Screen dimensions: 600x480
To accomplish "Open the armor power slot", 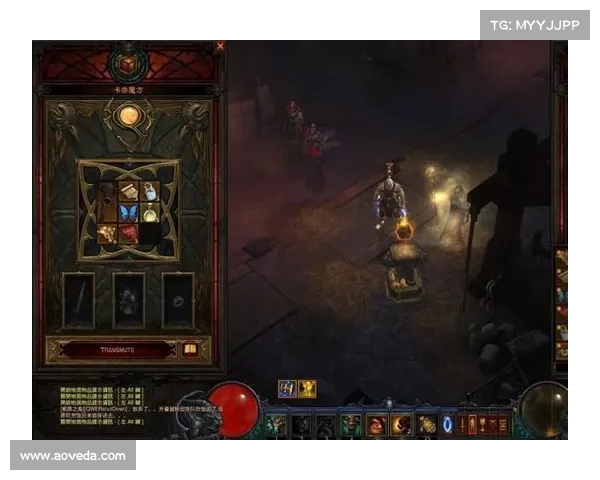I will [x=128, y=299].
